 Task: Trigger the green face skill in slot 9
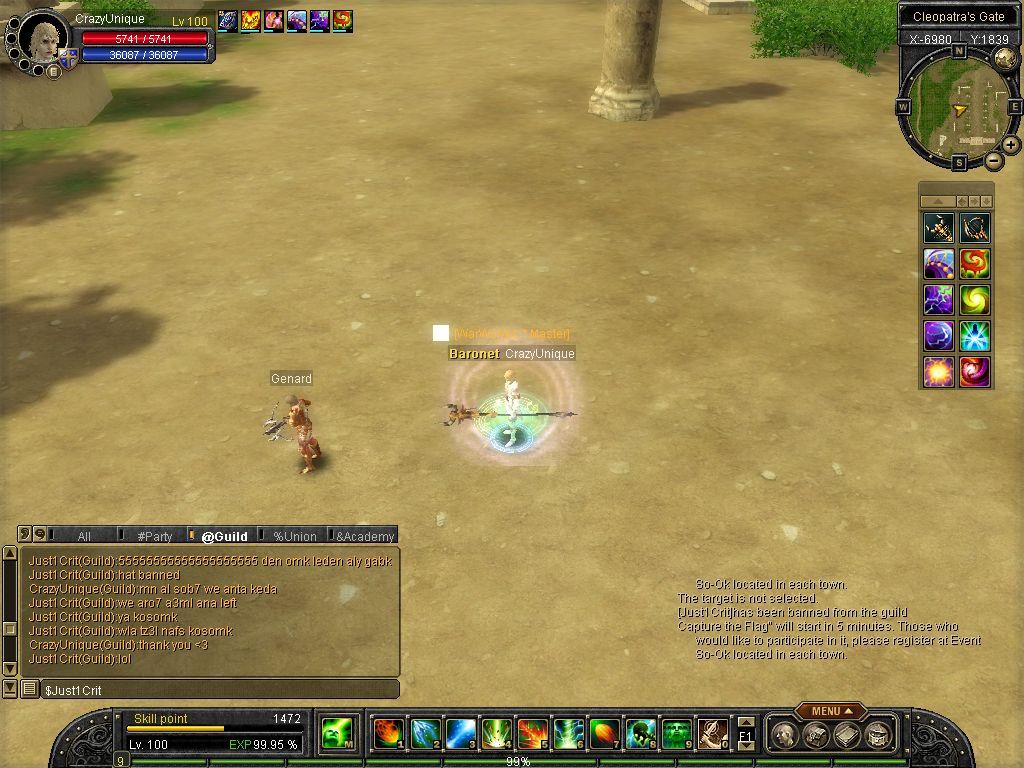pos(676,734)
